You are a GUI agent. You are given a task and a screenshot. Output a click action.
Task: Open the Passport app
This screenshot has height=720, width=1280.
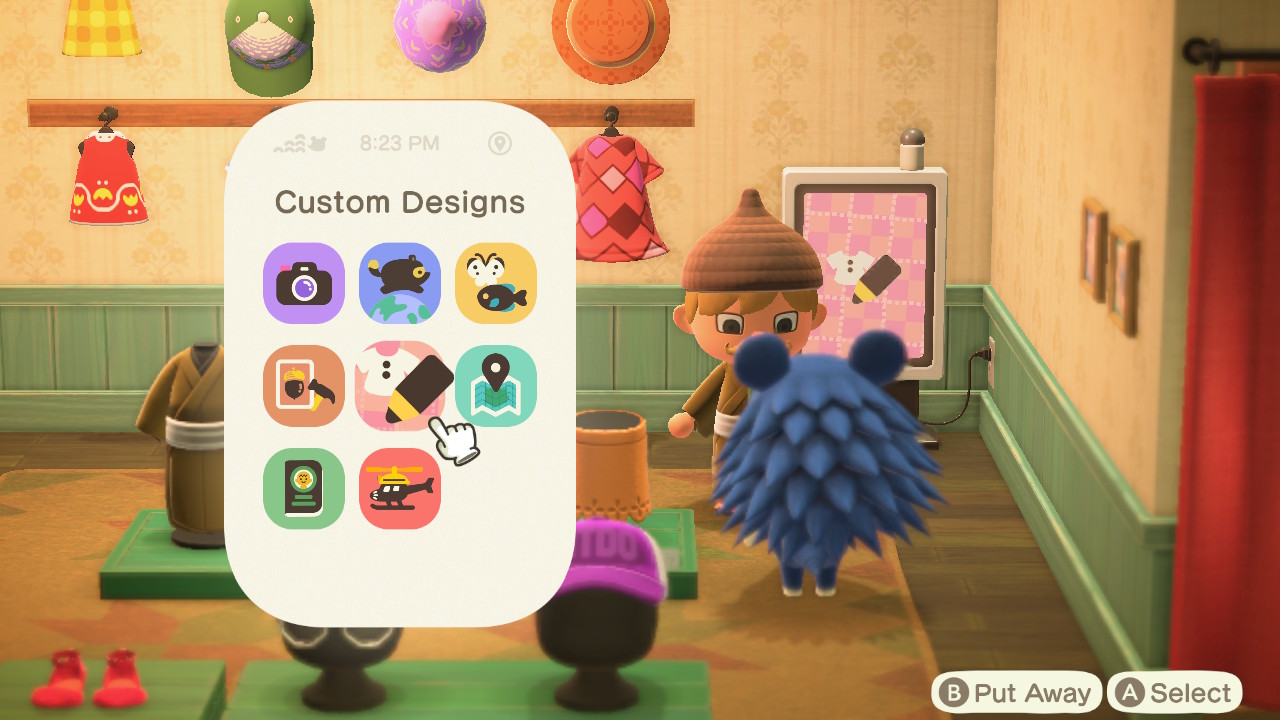click(303, 488)
